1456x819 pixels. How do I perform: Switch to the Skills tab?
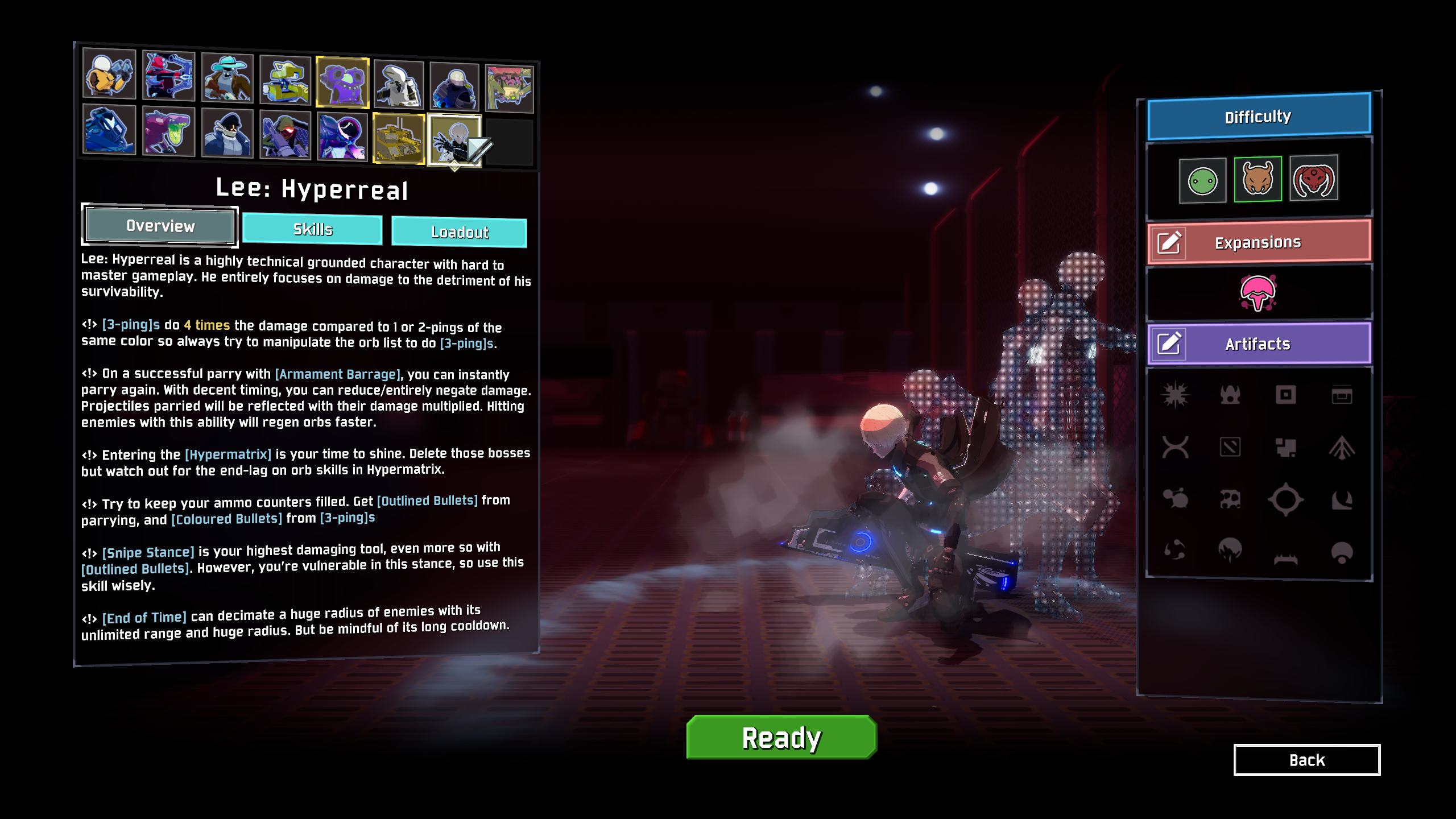point(312,229)
